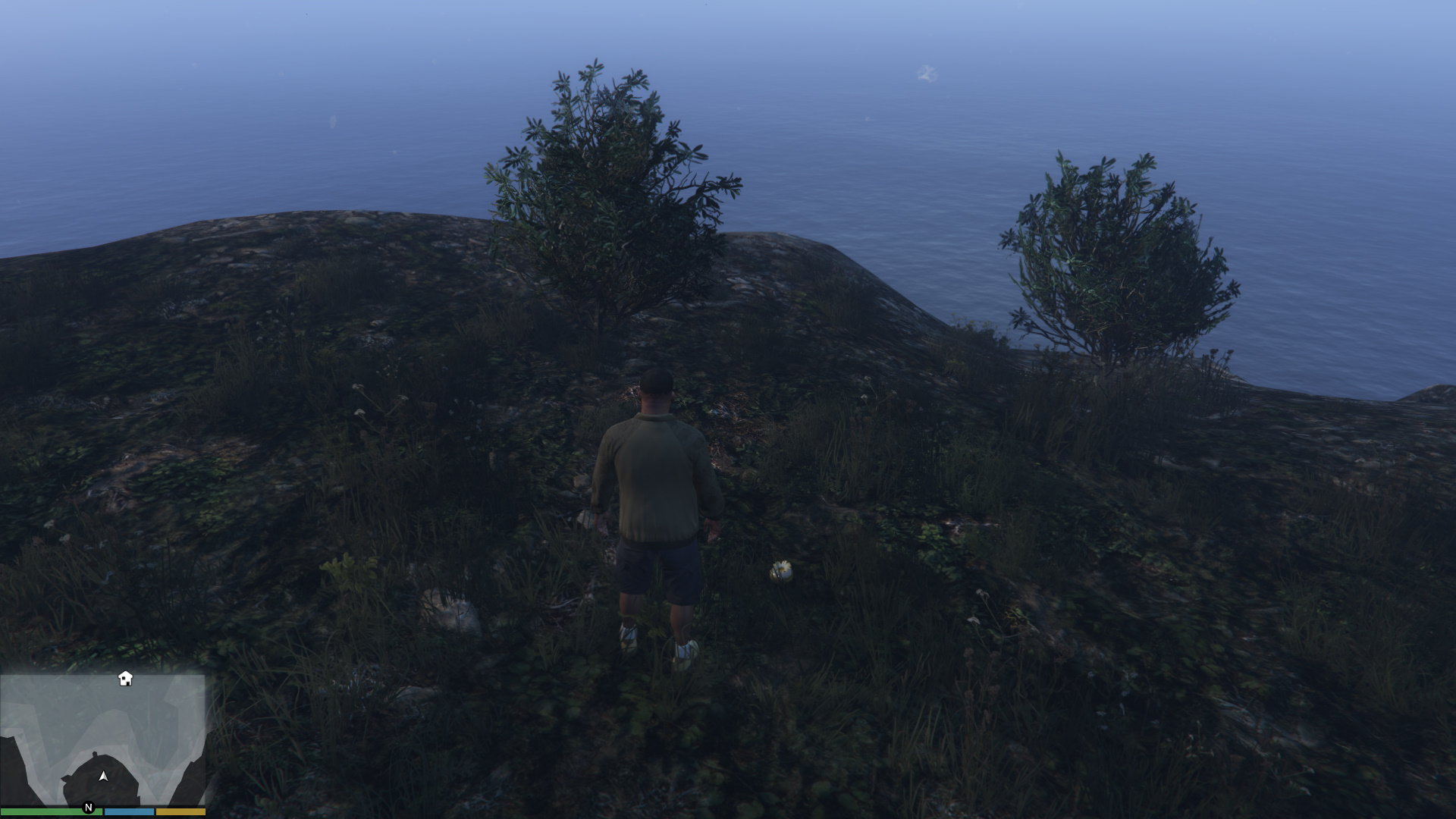1456x819 pixels.
Task: Click the player arrow on the minimap
Action: tap(103, 777)
